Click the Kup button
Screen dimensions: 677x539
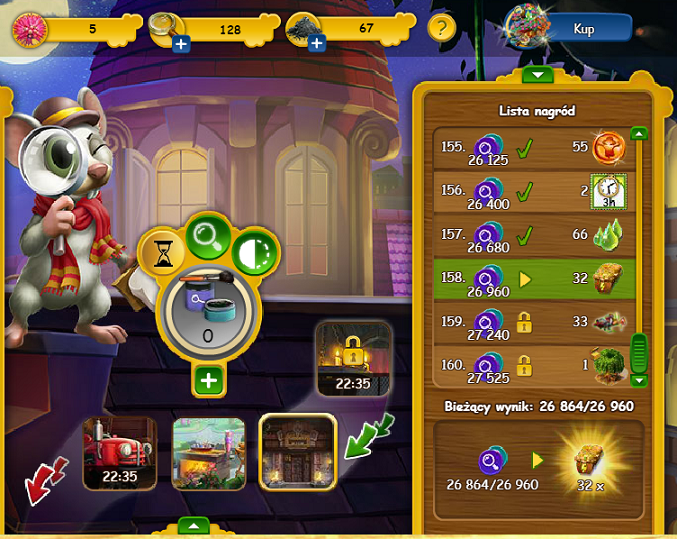click(x=584, y=29)
